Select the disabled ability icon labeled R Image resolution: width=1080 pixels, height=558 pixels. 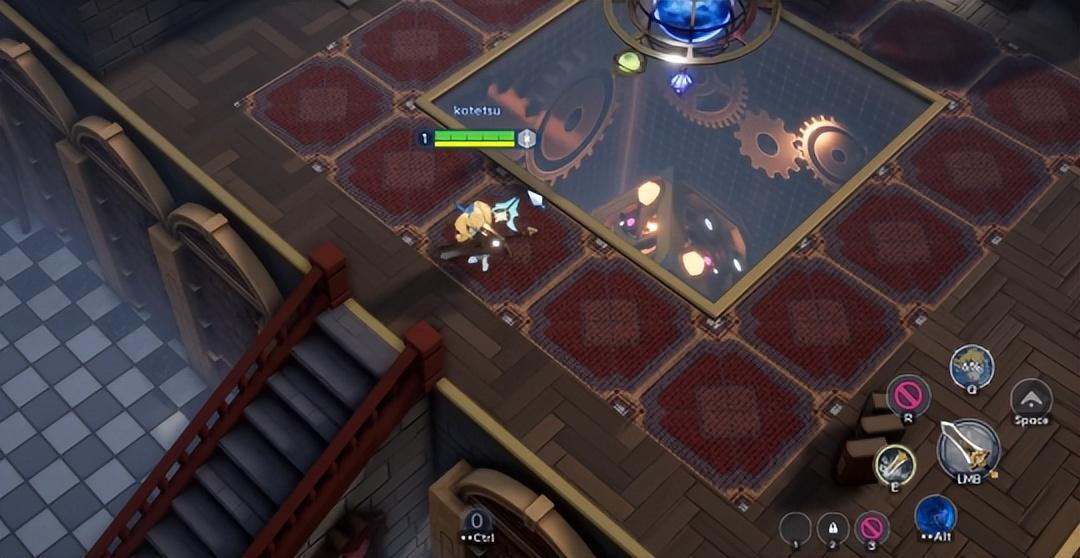908,395
